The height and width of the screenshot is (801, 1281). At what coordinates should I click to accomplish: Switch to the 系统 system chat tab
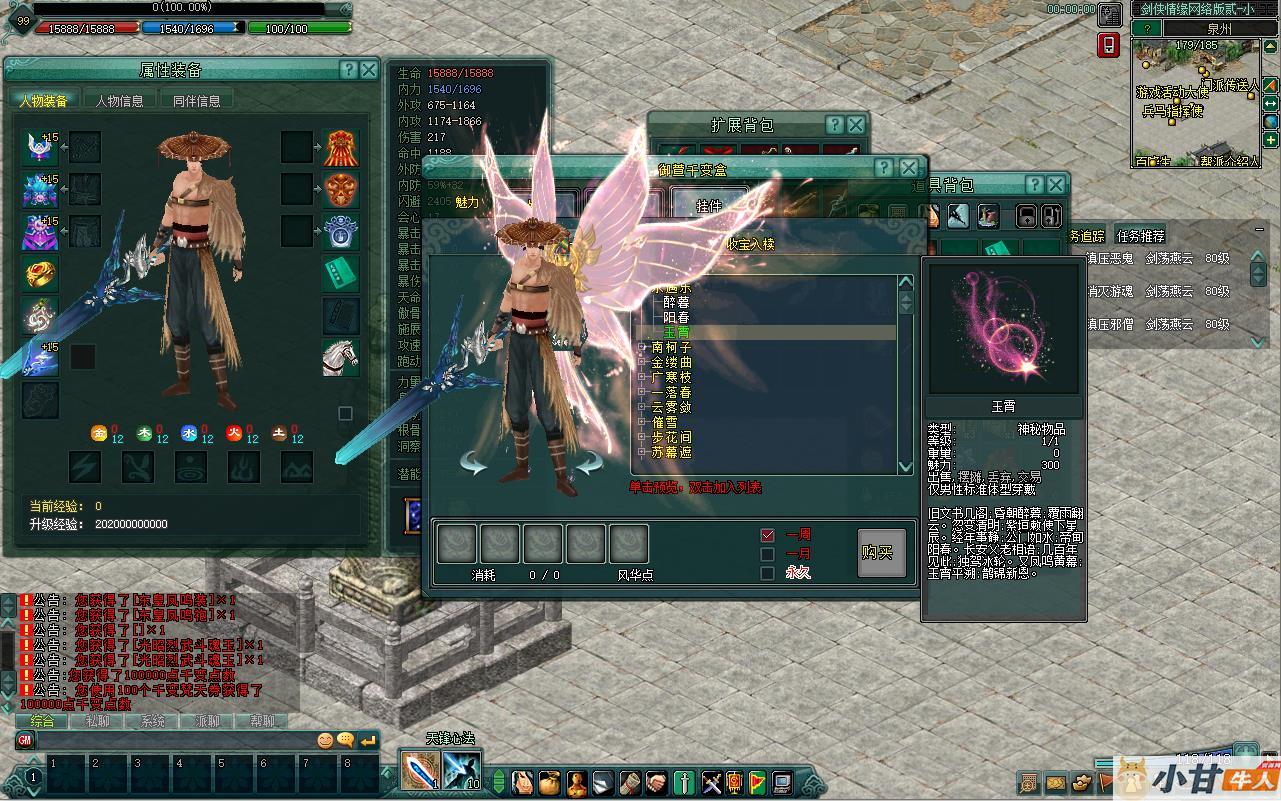[x=152, y=721]
